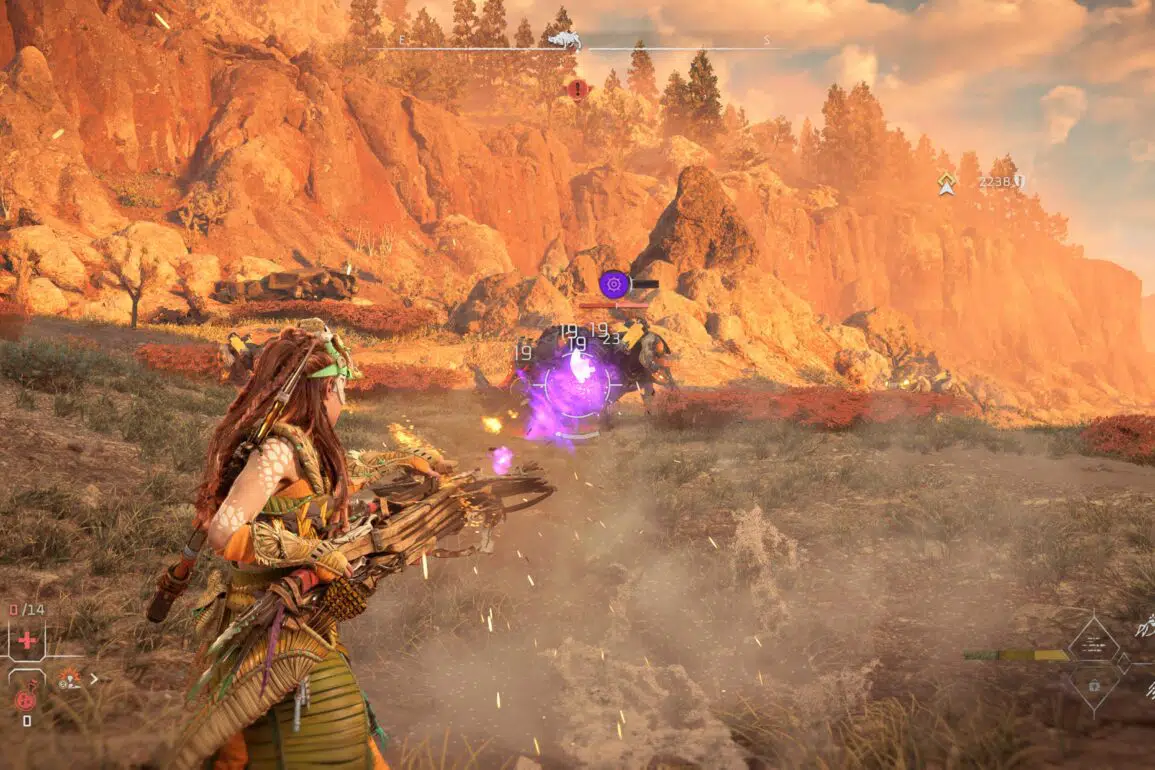Screen dimensions: 1155x770
Task: Select the purple status icon above the enemy
Action: 614,284
